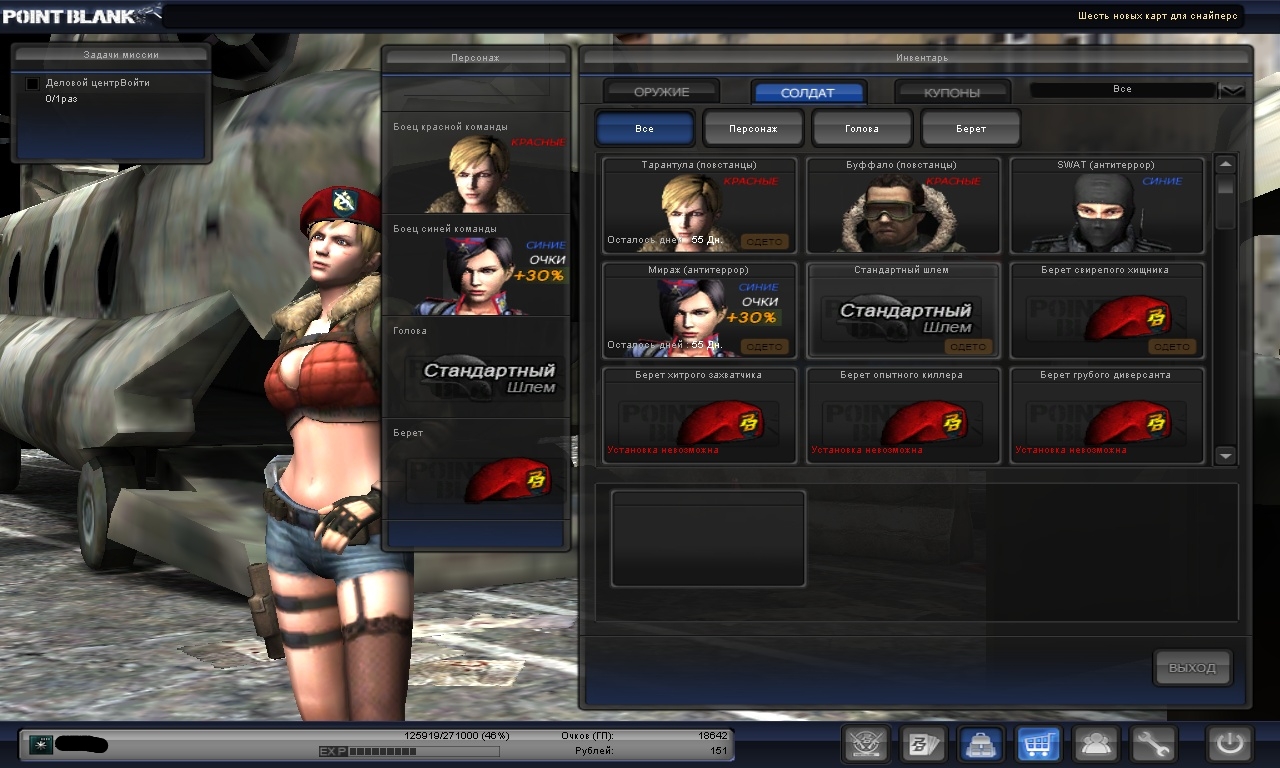The width and height of the screenshot is (1280, 768).
Task: Choose Берет хитрого захватчика item
Action: pyautogui.click(x=699, y=415)
